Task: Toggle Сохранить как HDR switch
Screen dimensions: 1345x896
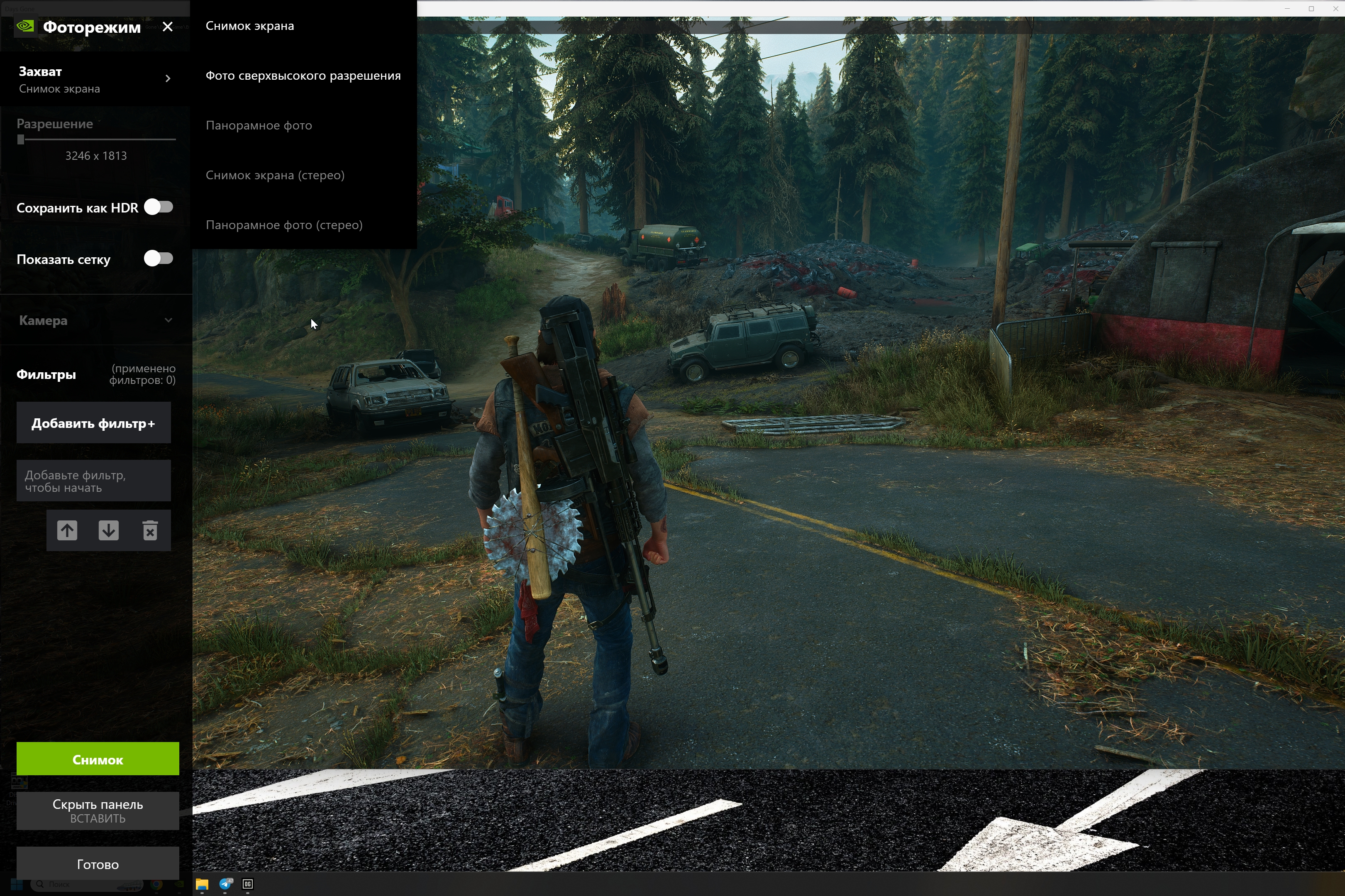Action: pyautogui.click(x=158, y=207)
